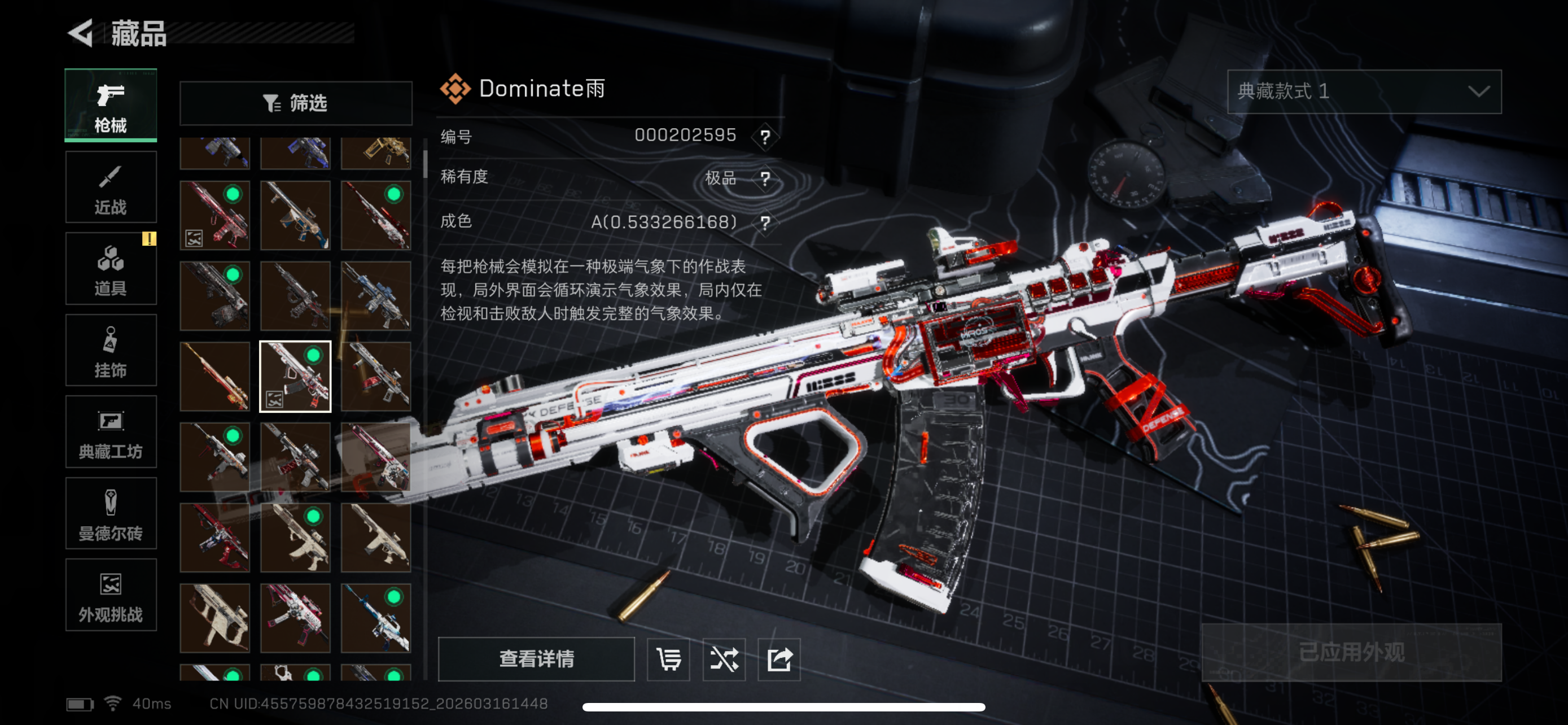The width and height of the screenshot is (1568, 725).
Task: Open the 近战 melee category
Action: (x=111, y=188)
